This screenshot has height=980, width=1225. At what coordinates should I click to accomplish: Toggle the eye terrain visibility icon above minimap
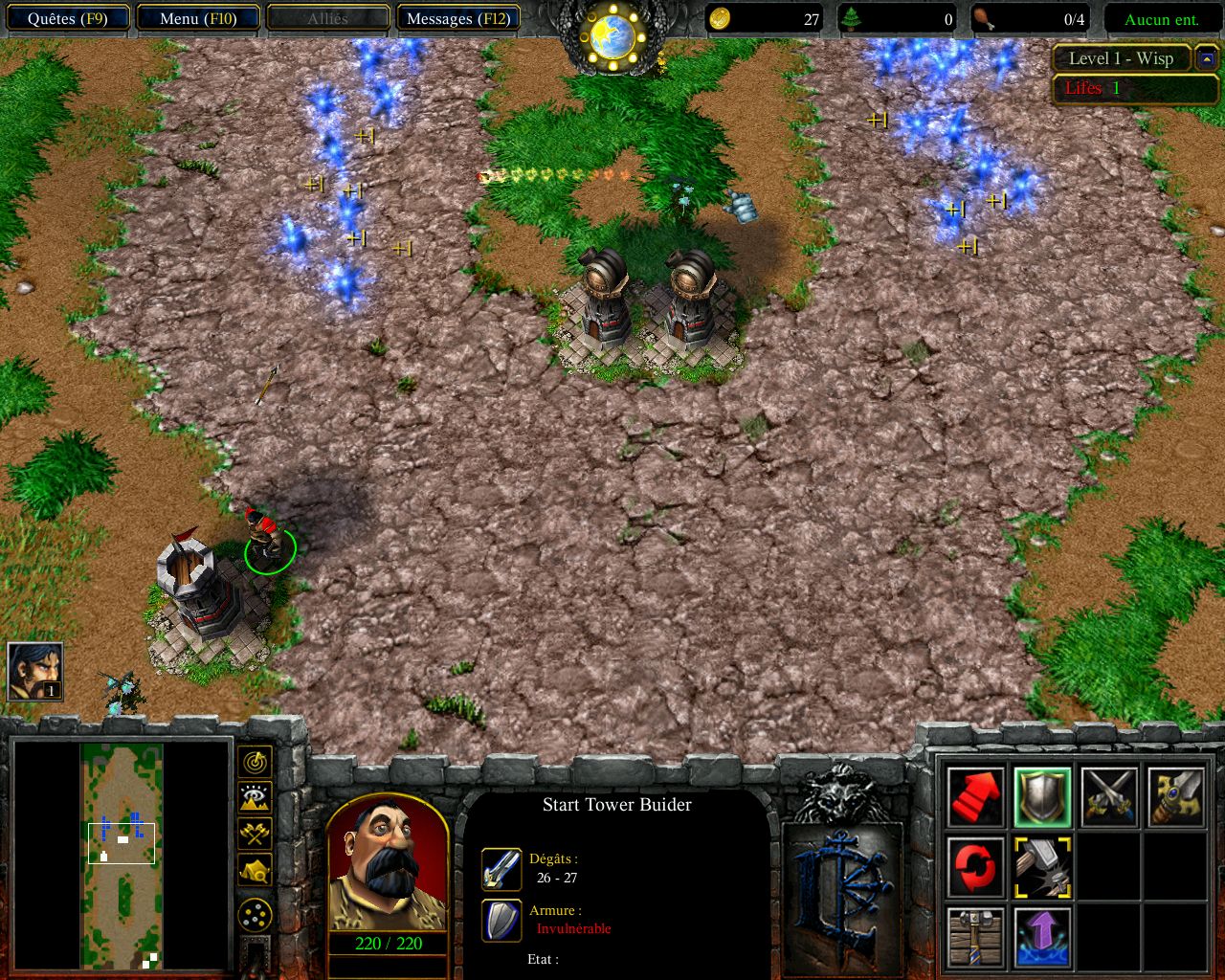[254, 798]
